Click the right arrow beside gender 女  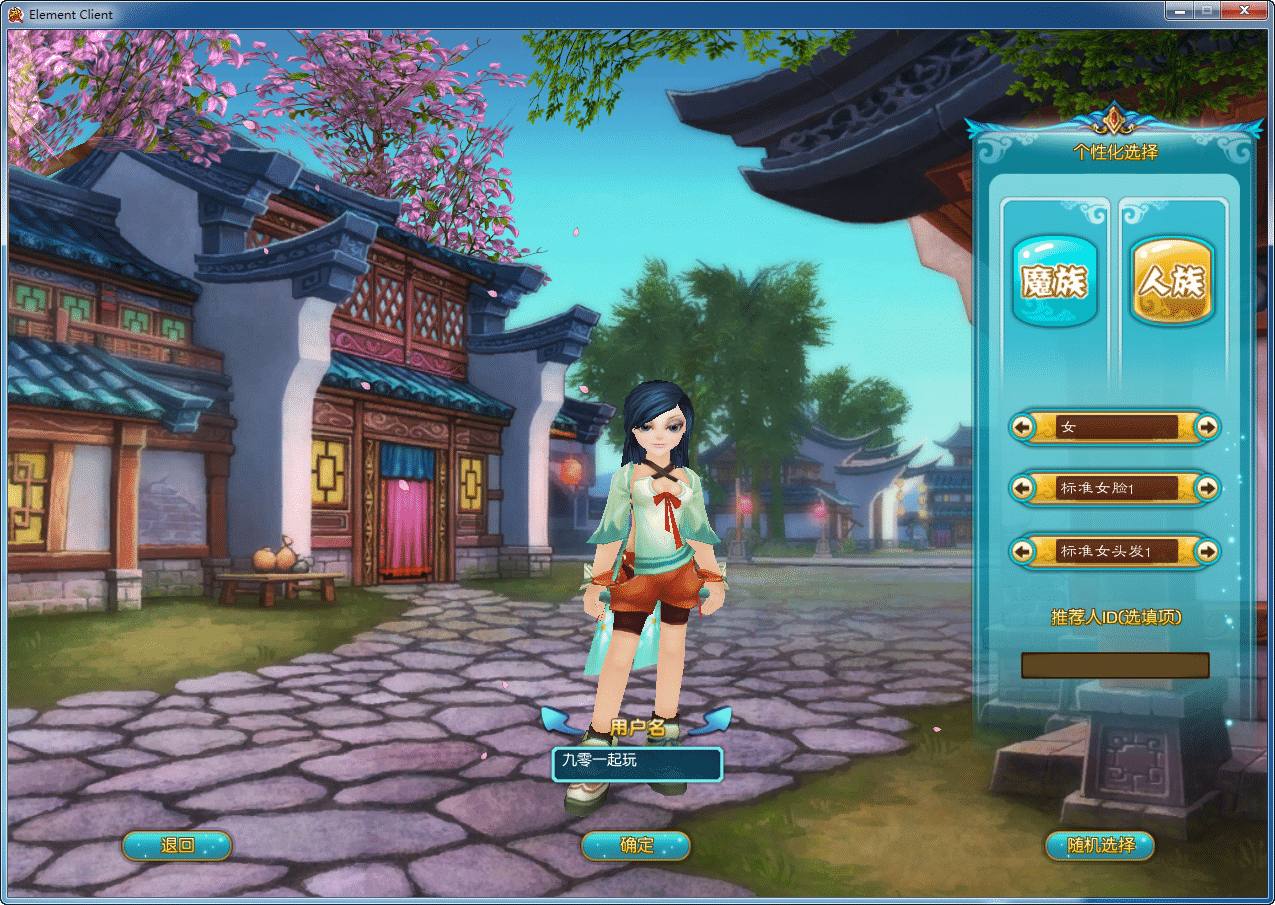pyautogui.click(x=1208, y=427)
